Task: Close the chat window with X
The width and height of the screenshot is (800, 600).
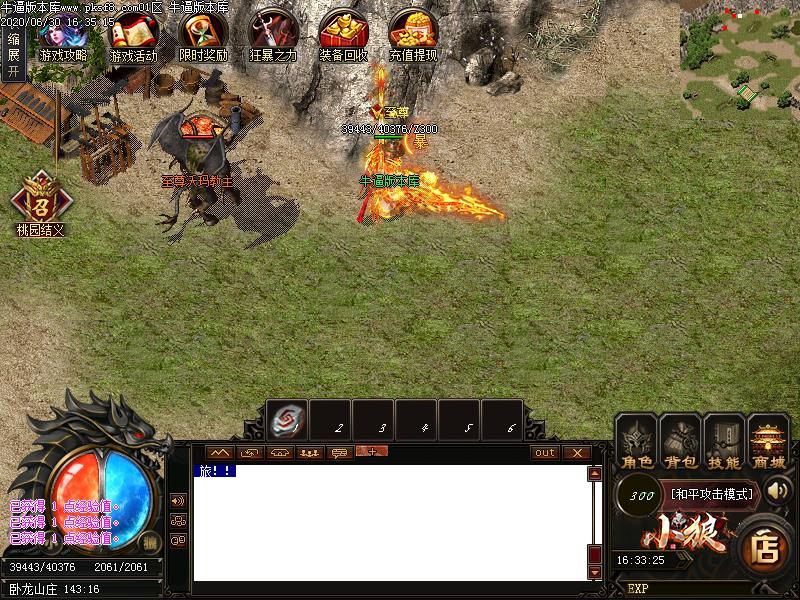Action: 577,453
